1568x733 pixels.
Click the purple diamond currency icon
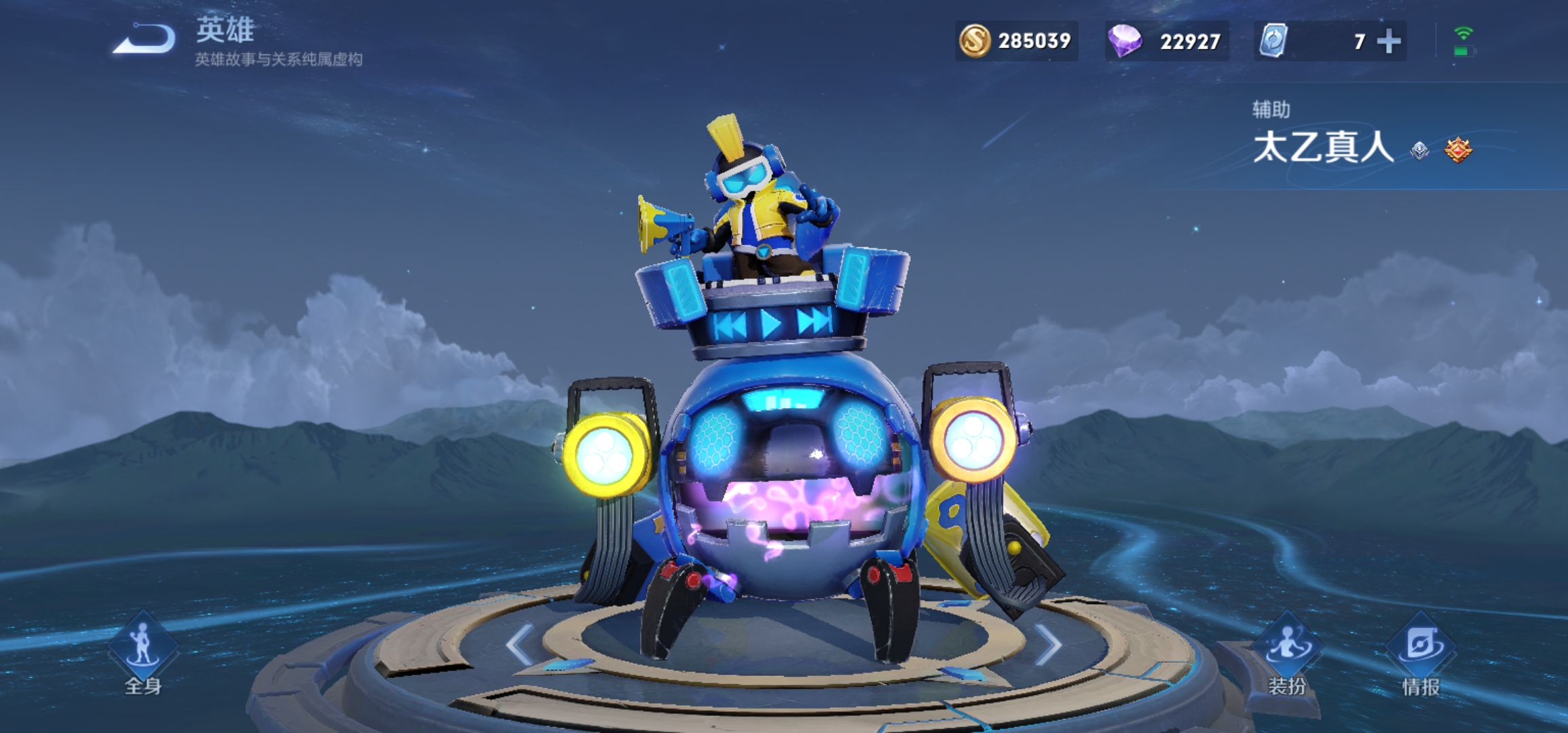[1124, 41]
